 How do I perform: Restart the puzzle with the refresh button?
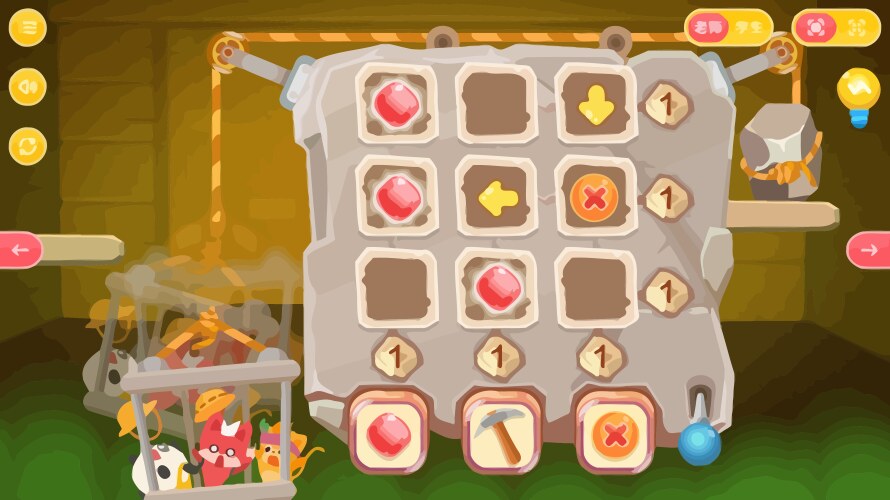[28, 147]
